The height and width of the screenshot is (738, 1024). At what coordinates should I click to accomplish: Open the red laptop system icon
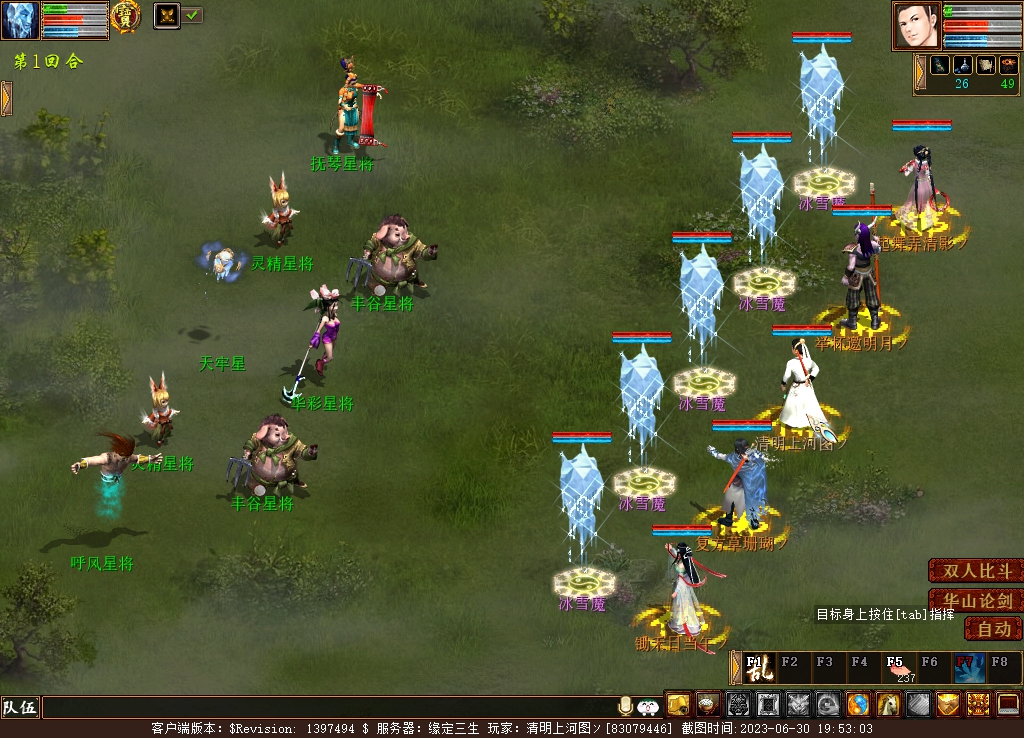coord(1008,705)
